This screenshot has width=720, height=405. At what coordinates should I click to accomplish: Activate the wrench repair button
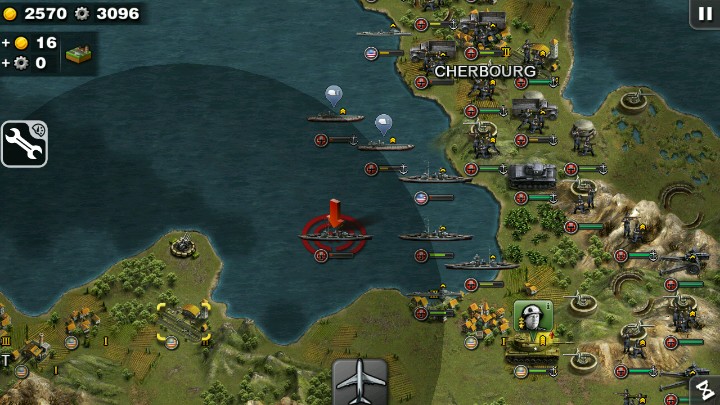tap(24, 144)
